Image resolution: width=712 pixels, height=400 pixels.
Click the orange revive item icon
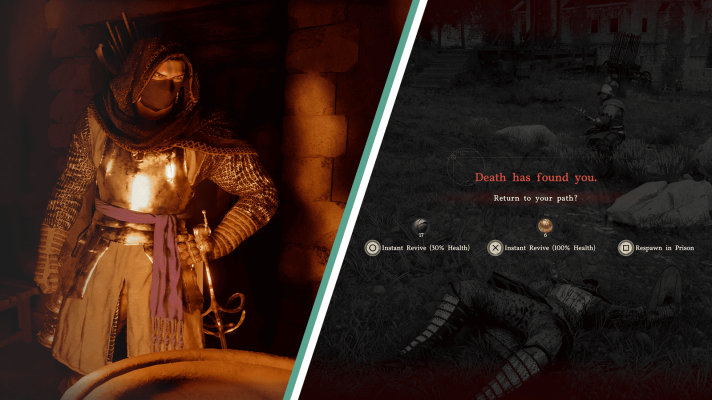pyautogui.click(x=545, y=226)
